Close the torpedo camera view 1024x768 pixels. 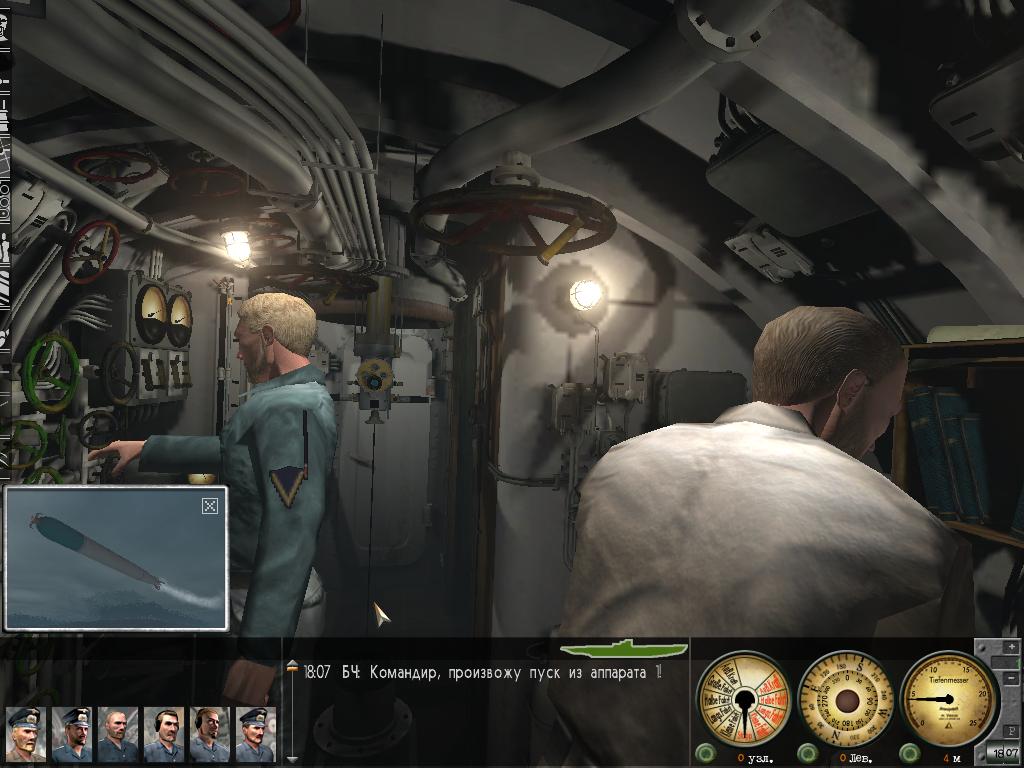pos(210,506)
